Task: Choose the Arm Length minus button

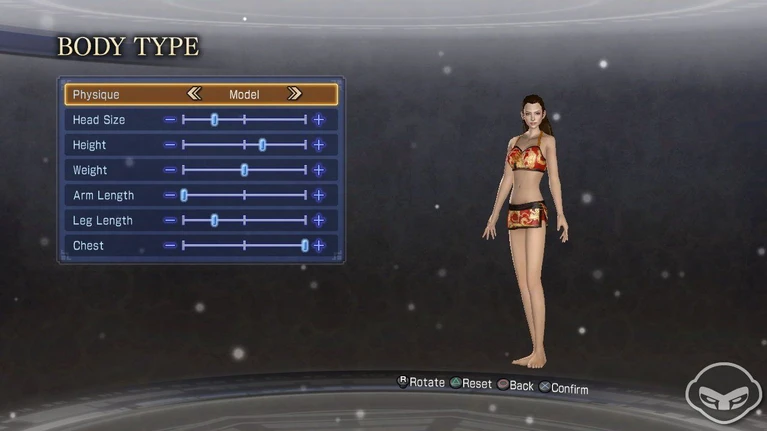Action: tap(170, 195)
